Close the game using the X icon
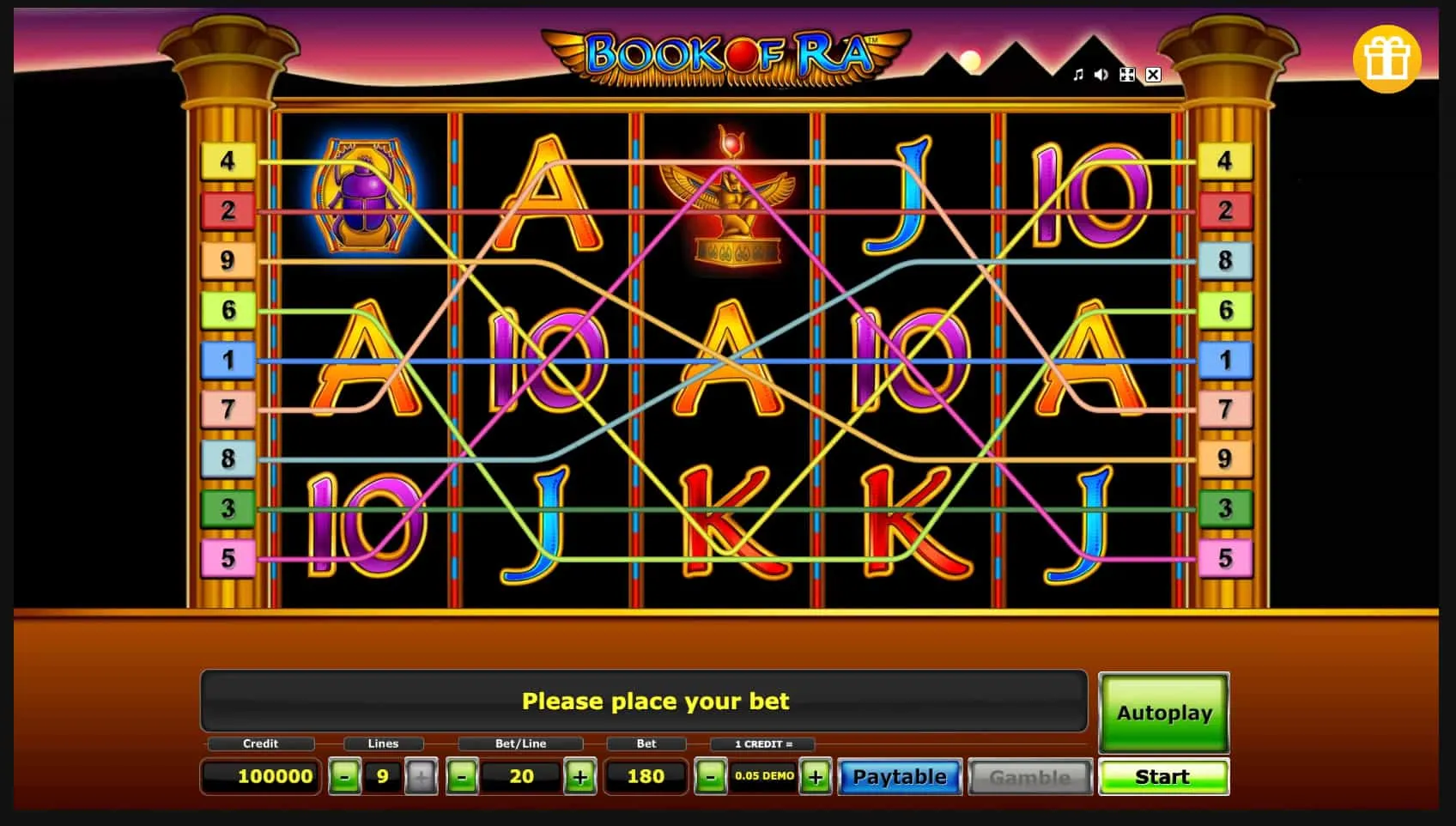Image resolution: width=1456 pixels, height=826 pixels. coord(1153,75)
